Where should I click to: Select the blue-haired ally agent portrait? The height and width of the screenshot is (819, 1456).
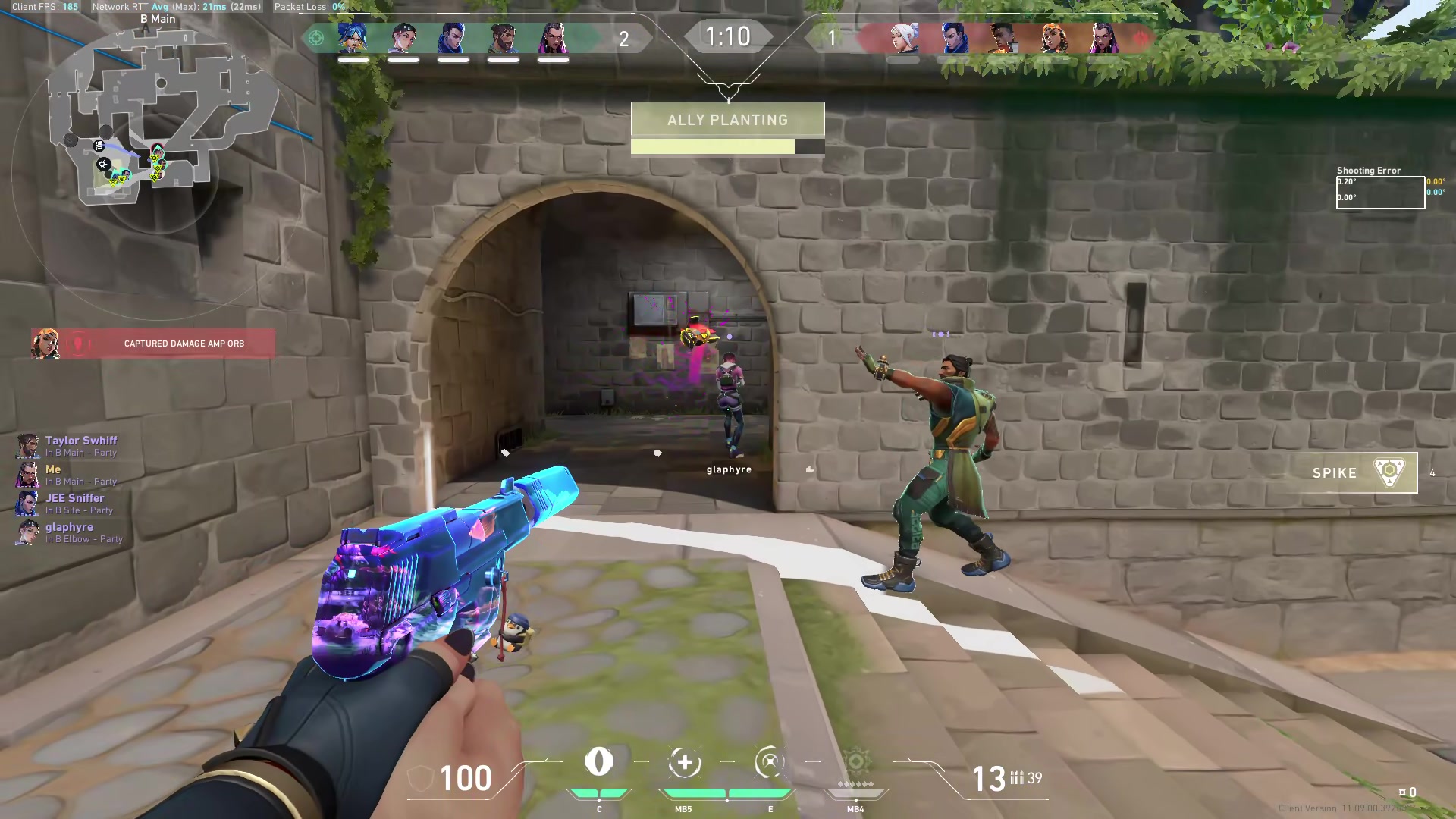353,37
